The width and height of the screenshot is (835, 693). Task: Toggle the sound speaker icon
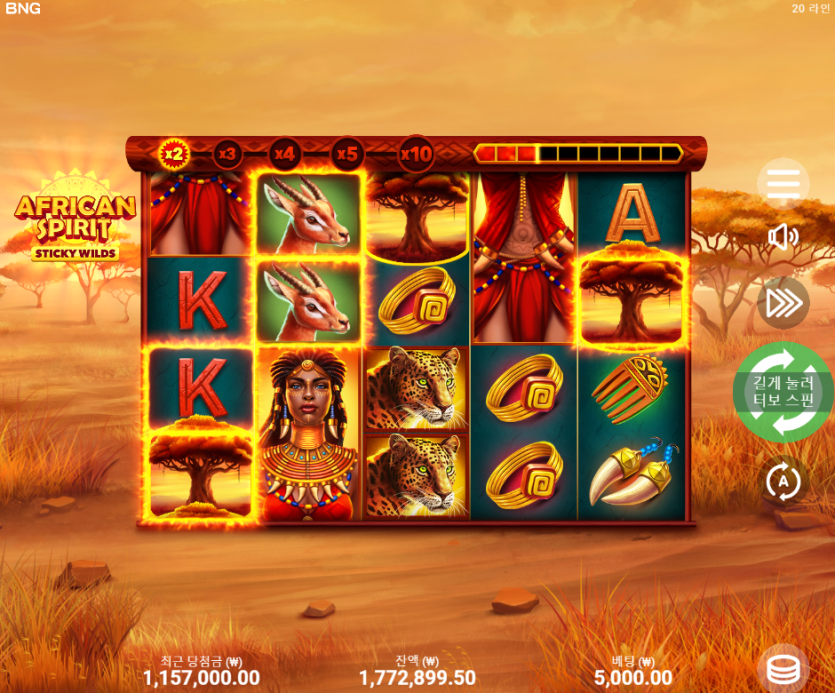click(783, 236)
